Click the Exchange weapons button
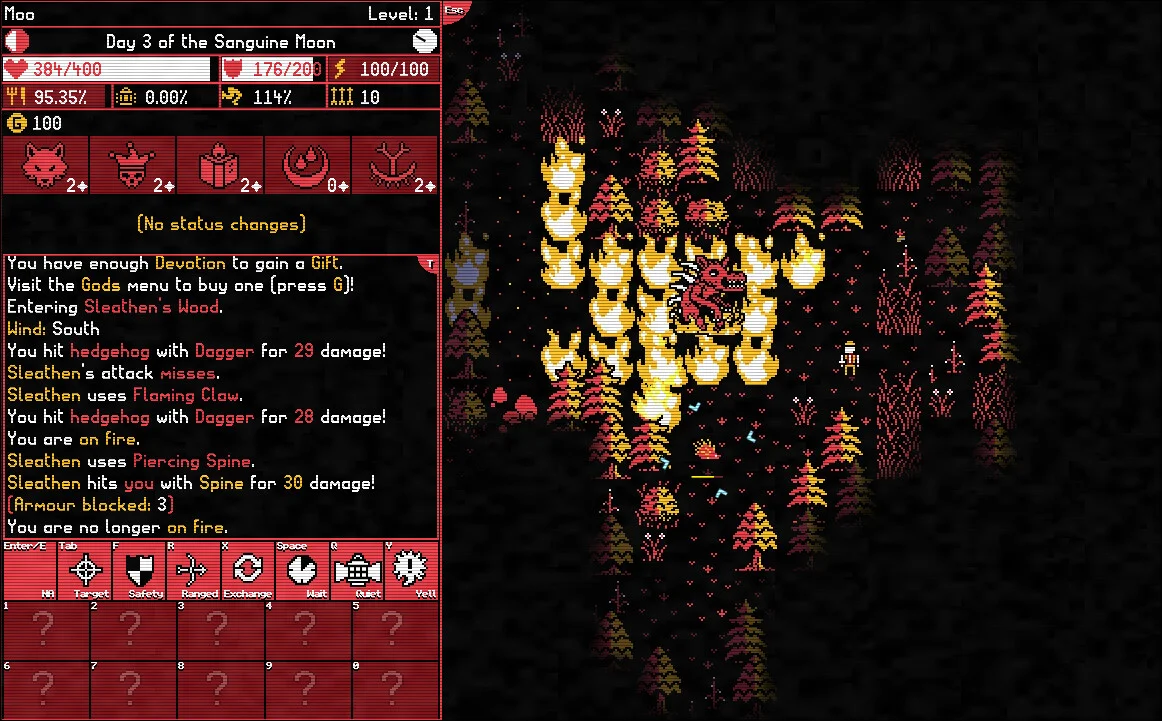Image resolution: width=1162 pixels, height=721 pixels. coord(247,571)
